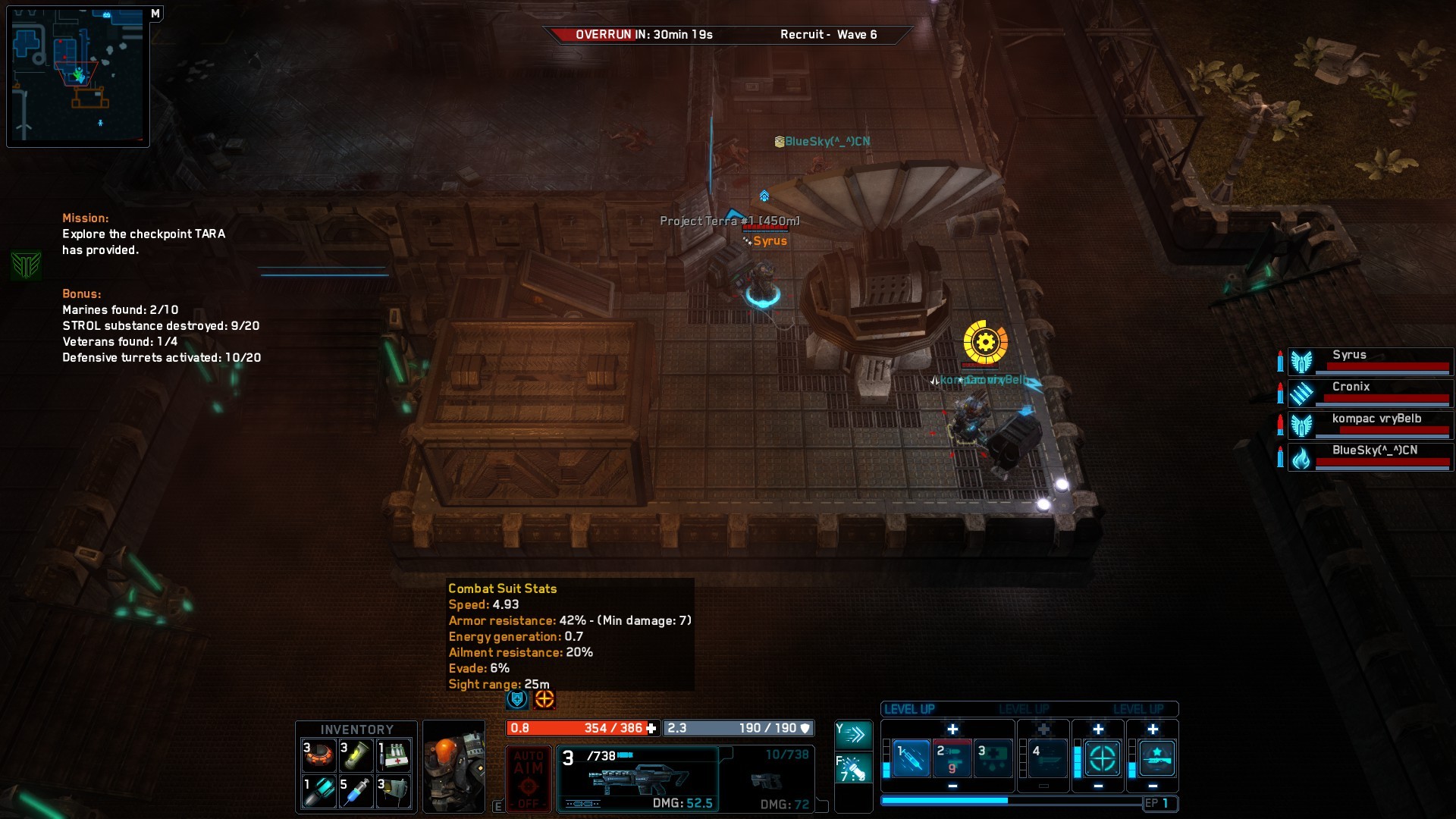The height and width of the screenshot is (819, 1456).
Task: Use the medkit inventory slot
Action: click(x=394, y=755)
